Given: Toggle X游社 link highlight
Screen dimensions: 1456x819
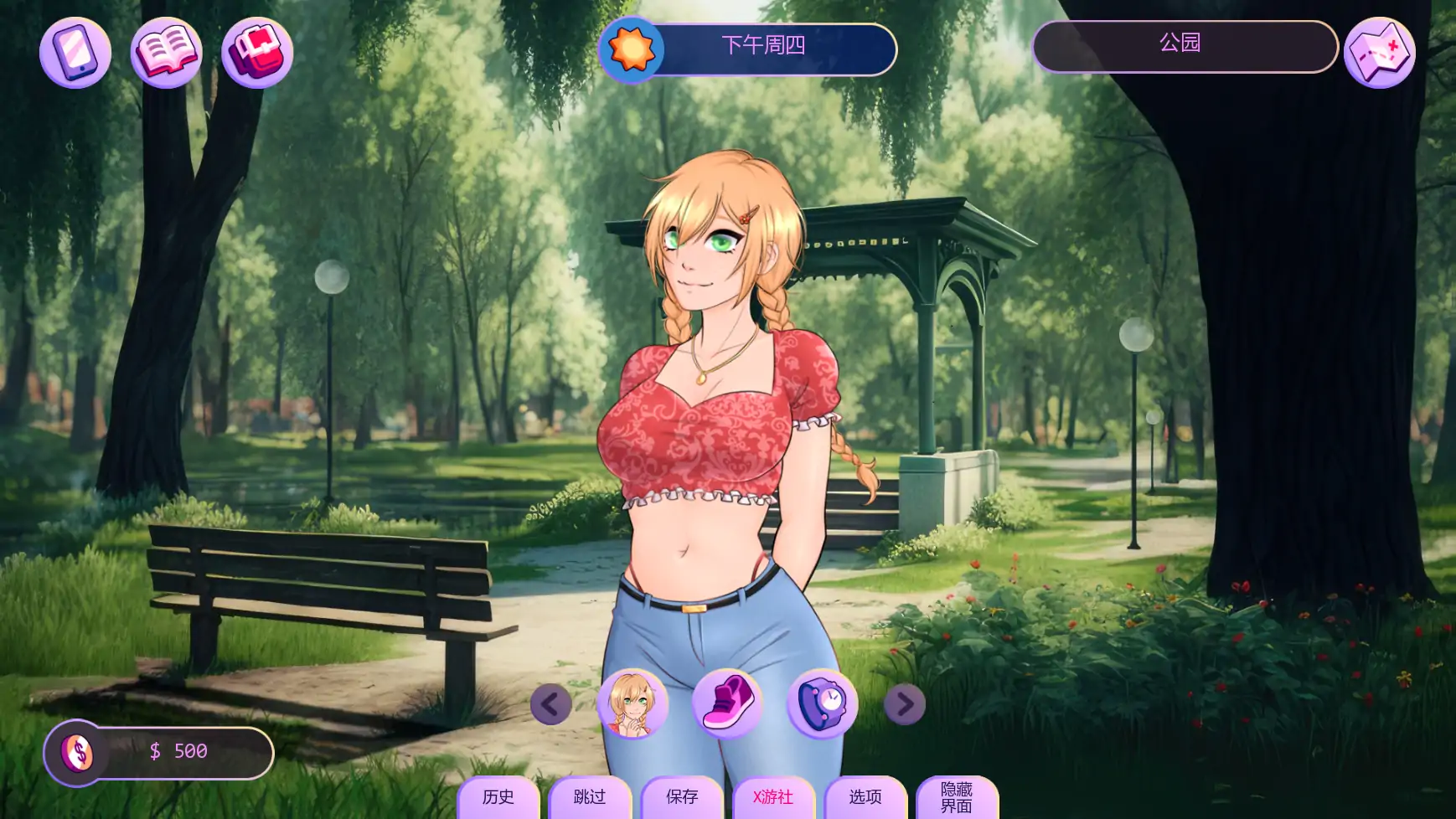Looking at the screenshot, I should (x=773, y=798).
